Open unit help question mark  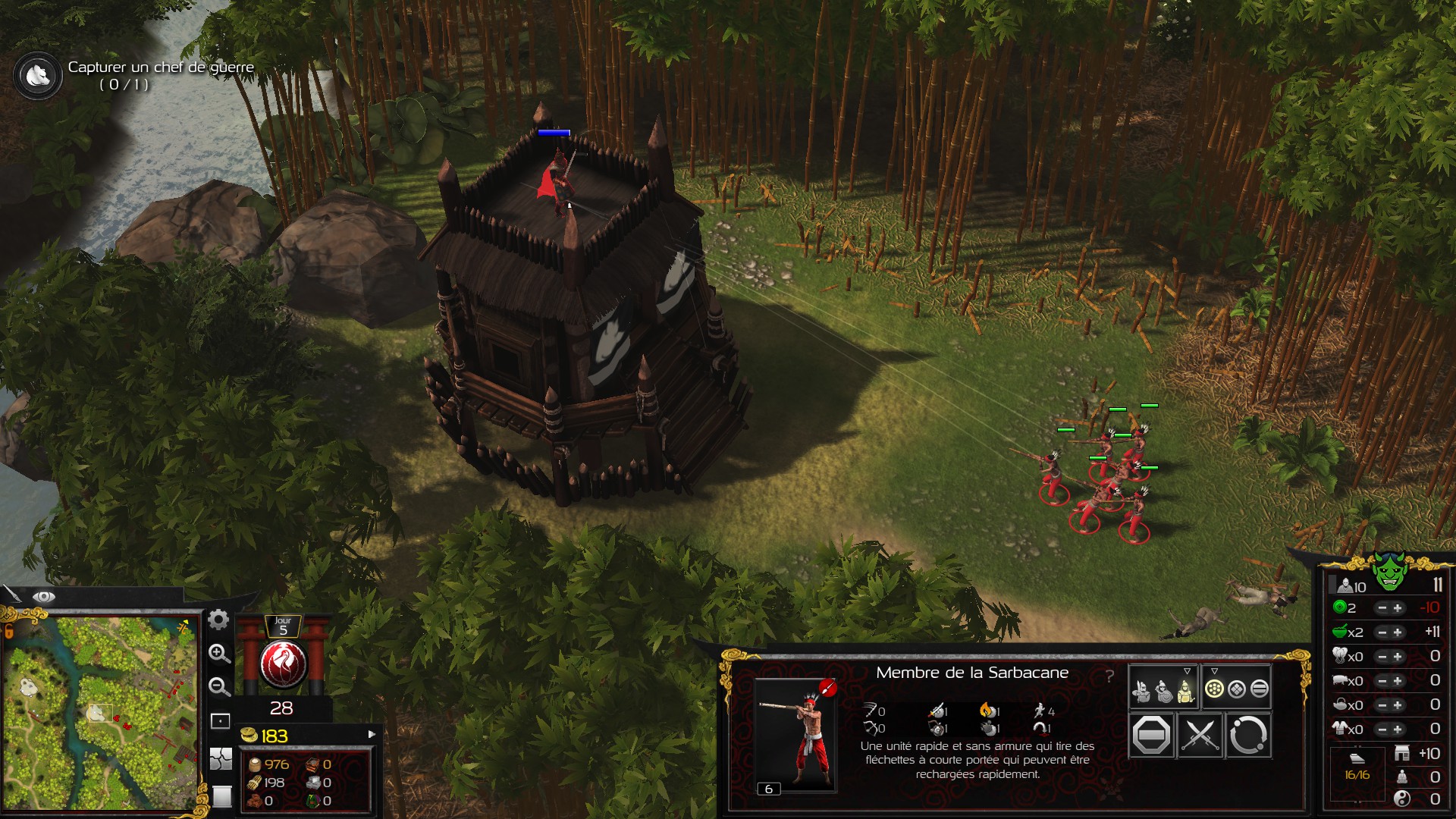(x=1109, y=676)
